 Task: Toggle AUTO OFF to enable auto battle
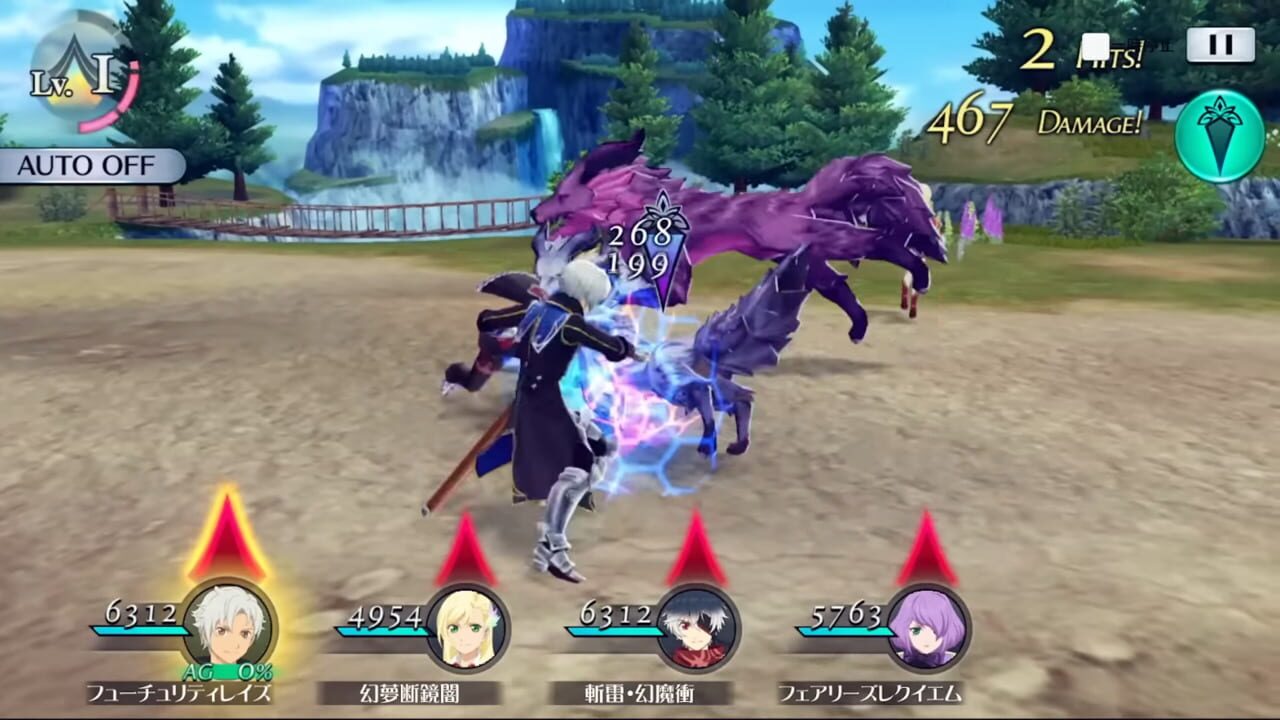pos(83,165)
